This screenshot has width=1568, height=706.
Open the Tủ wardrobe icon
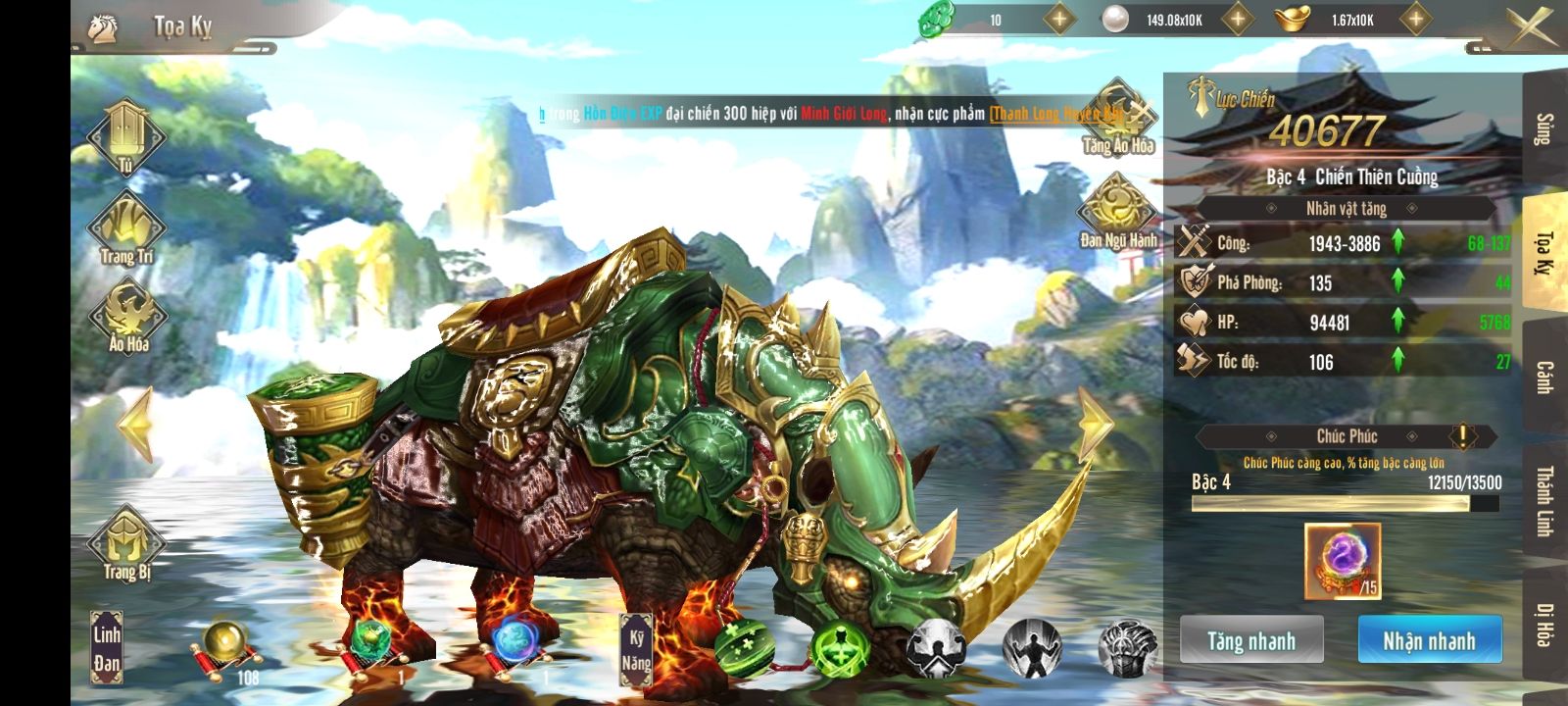126,137
